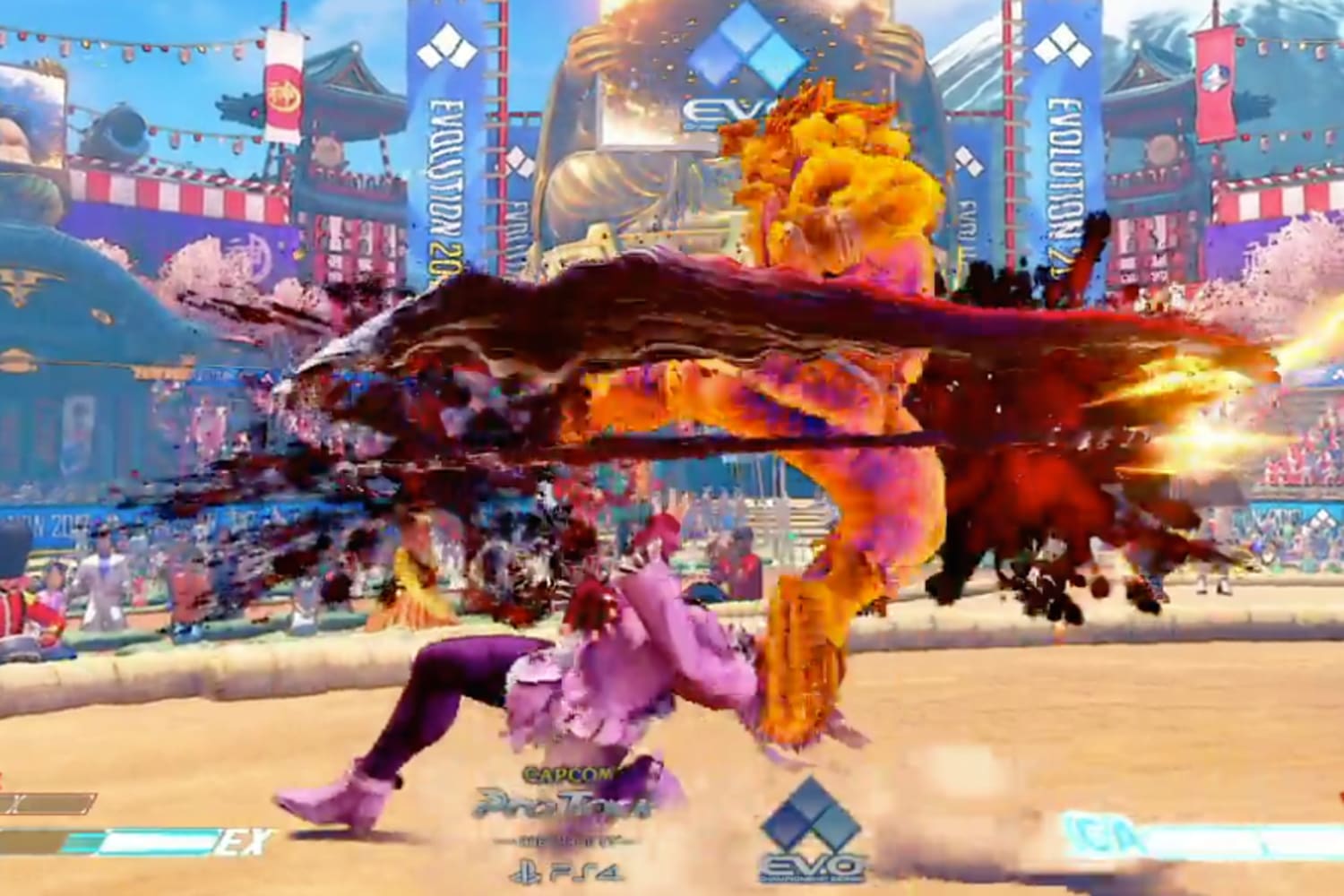This screenshot has width=1344, height=896.
Task: Click the X marker above the left gauge
Action: (16, 802)
